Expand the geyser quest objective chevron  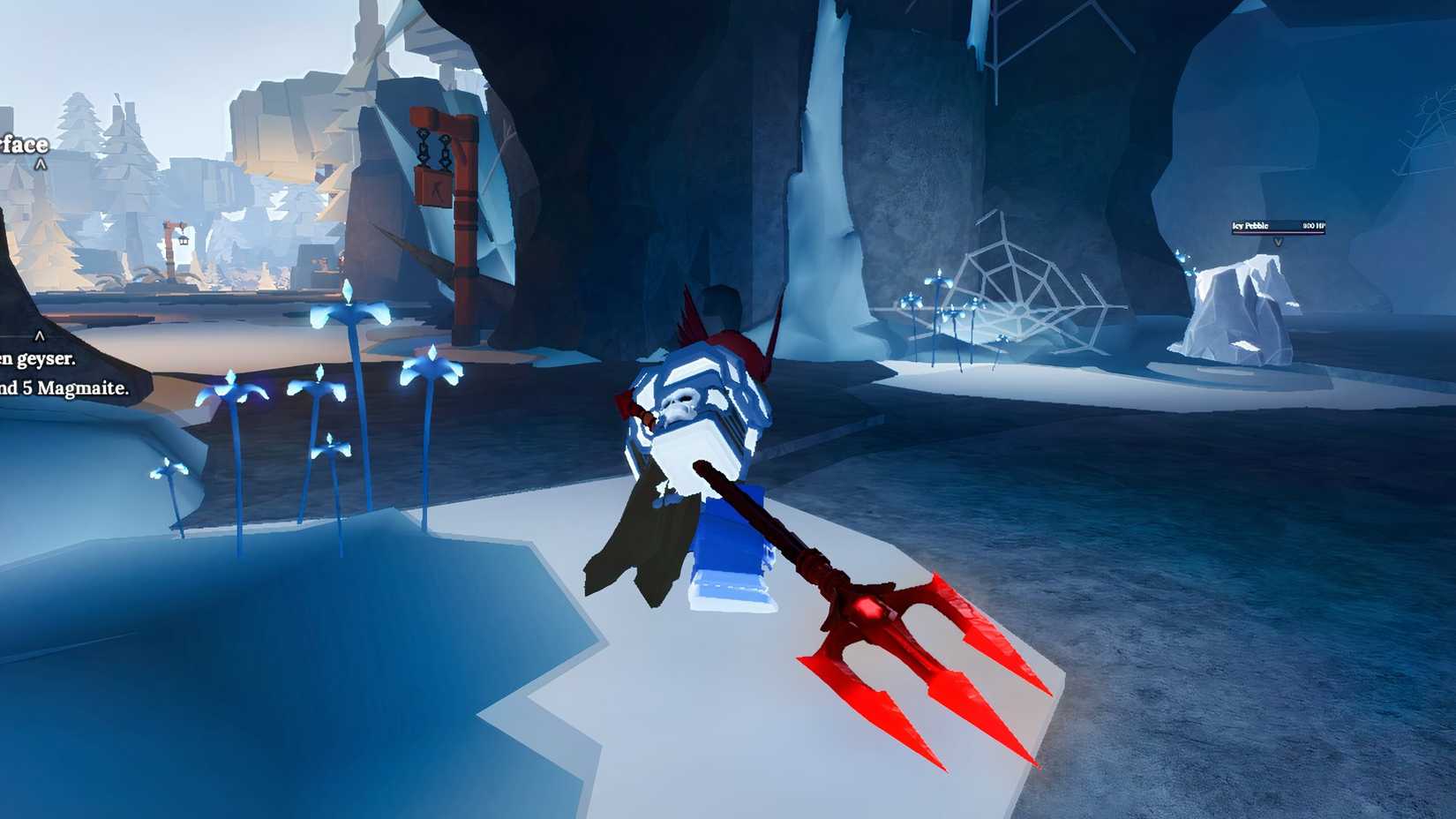pos(40,335)
